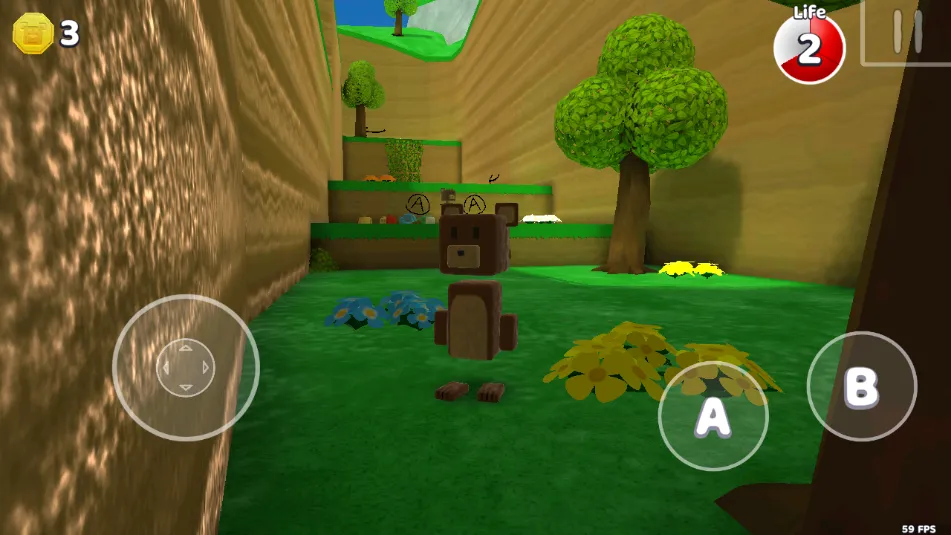Pause the game with the pause button
This screenshot has height=535, width=951.
[906, 32]
